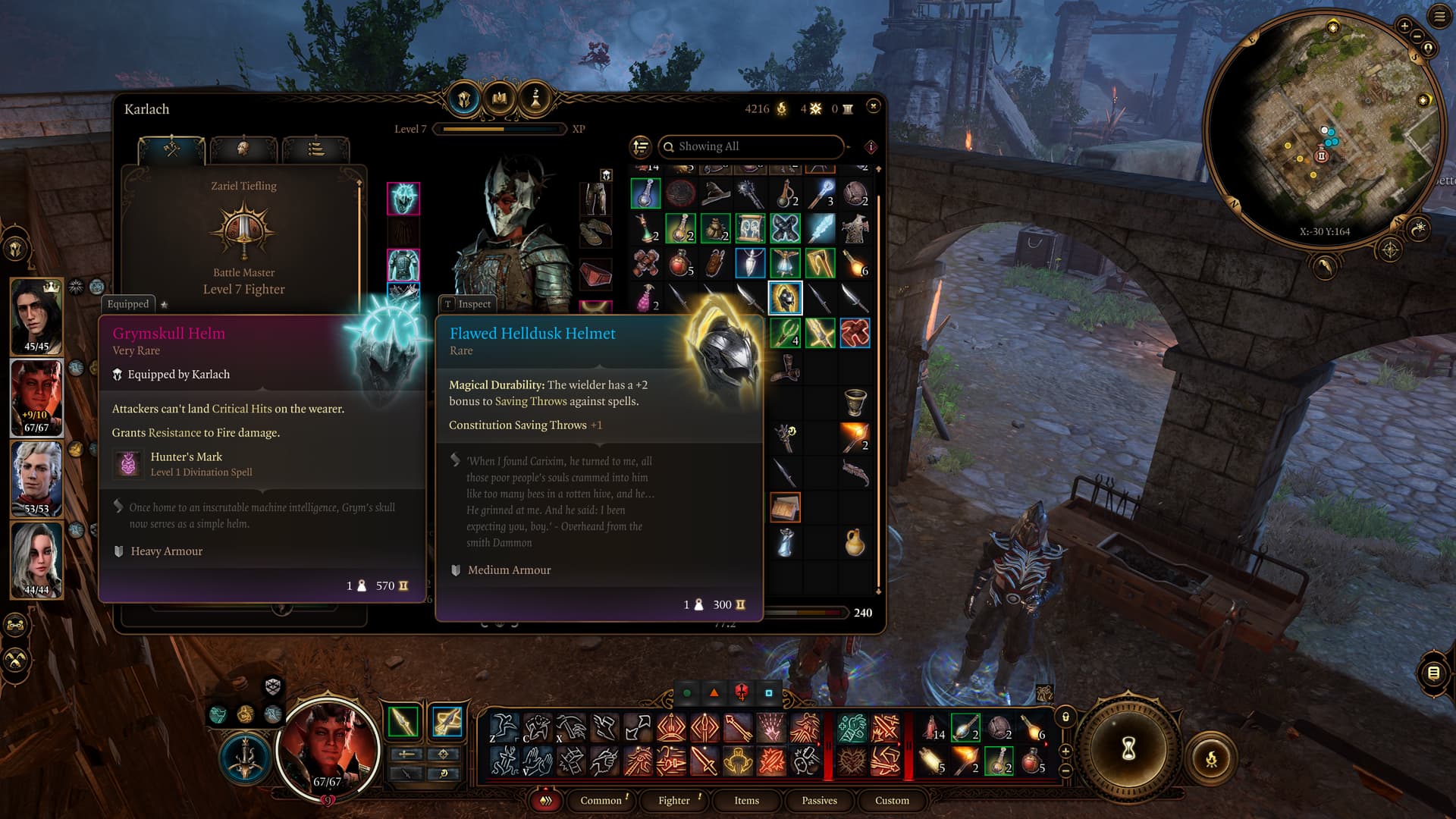Show the Items hotbar tab
This screenshot has height=819, width=1456.
point(746,800)
